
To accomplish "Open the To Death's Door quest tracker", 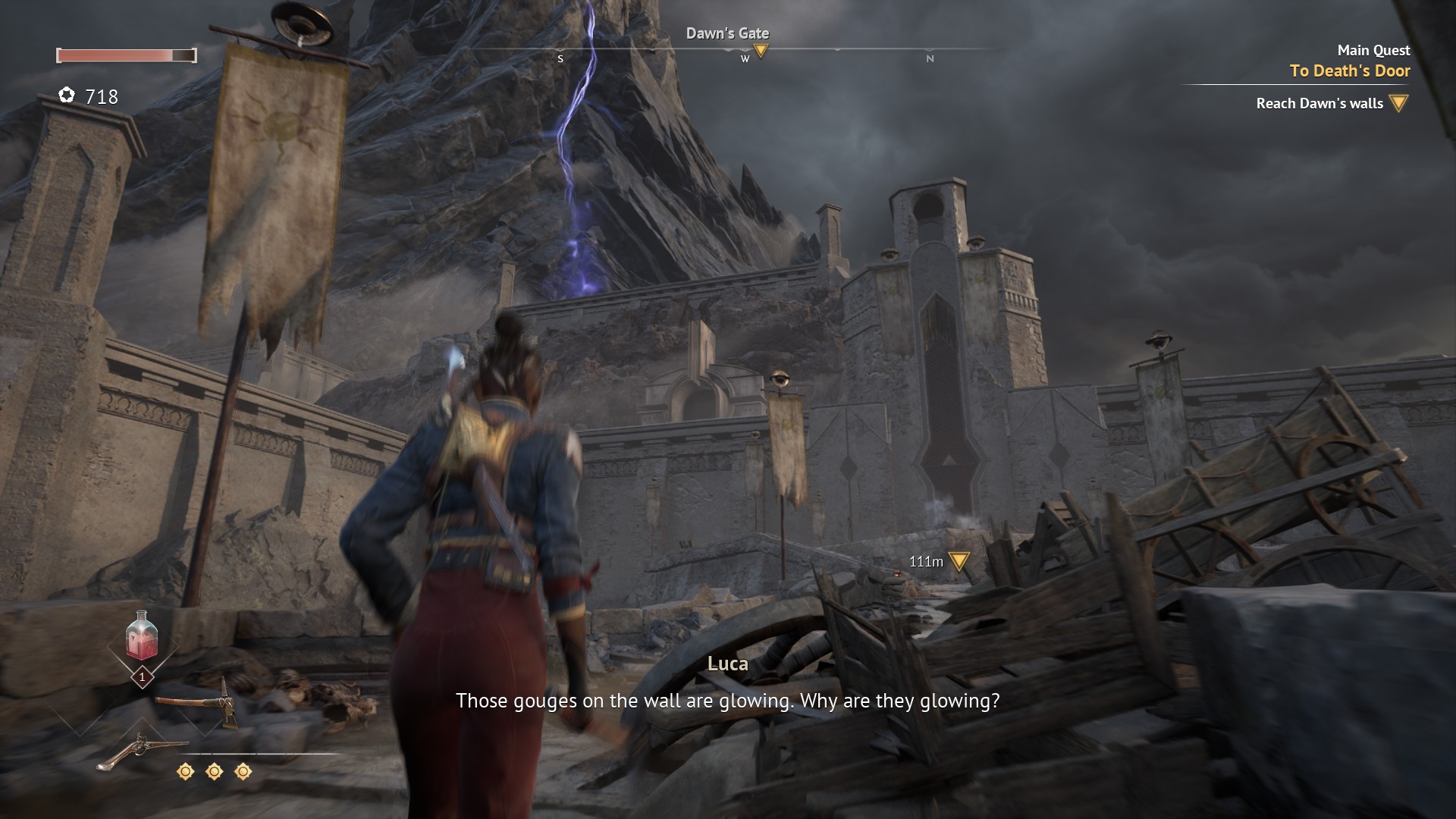I will (1349, 71).
